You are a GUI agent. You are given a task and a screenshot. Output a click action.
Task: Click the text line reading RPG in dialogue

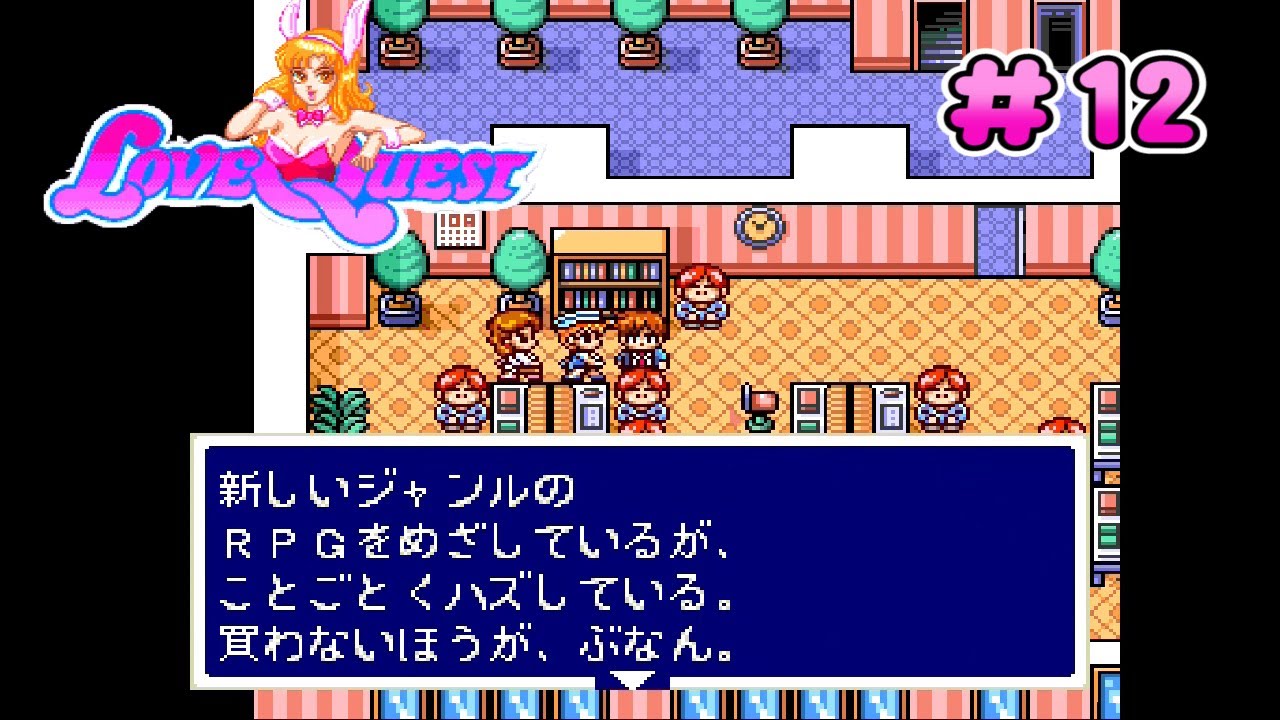[330, 537]
